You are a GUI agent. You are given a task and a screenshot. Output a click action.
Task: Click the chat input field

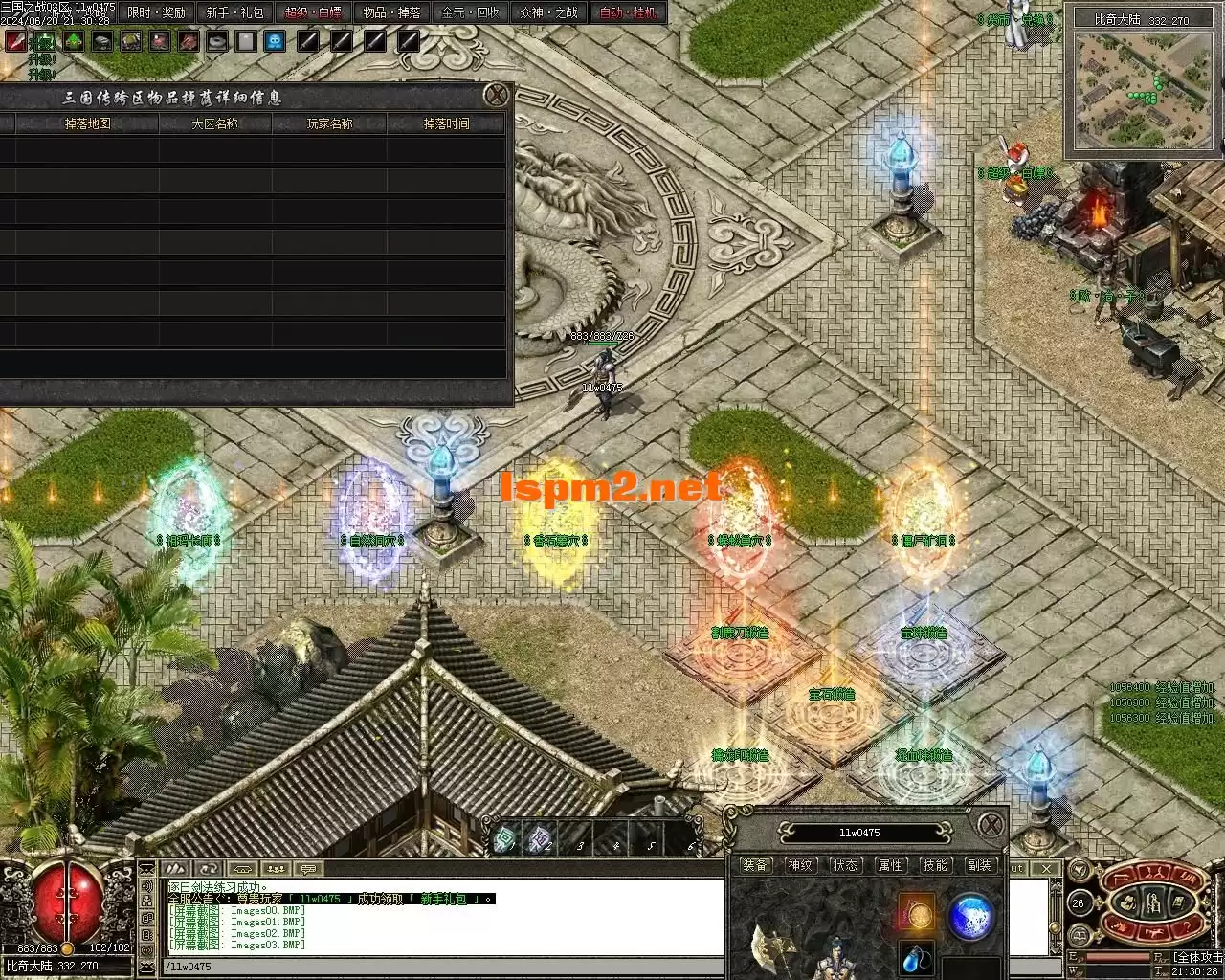click(x=440, y=967)
